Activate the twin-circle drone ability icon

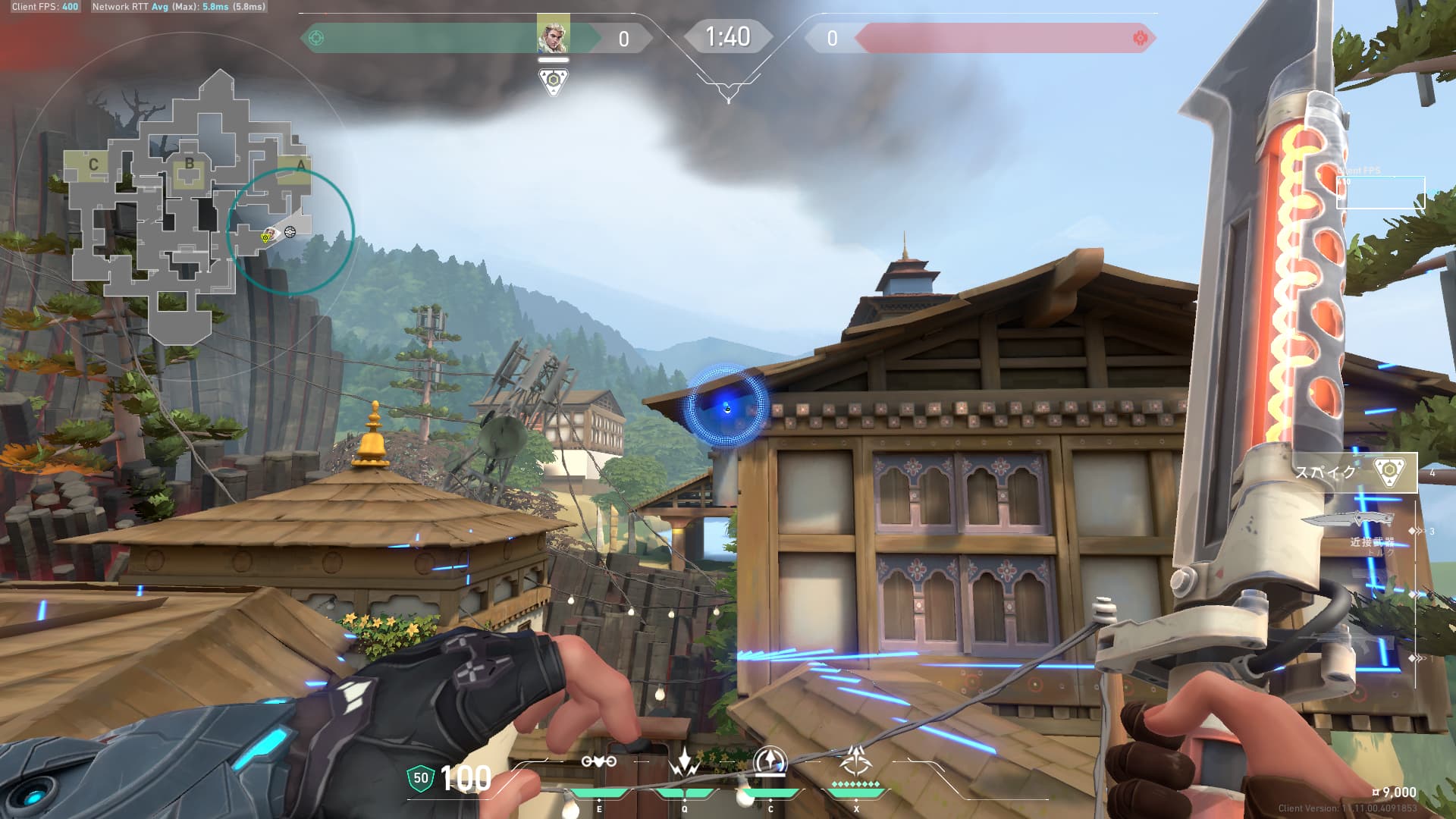pyautogui.click(x=598, y=763)
